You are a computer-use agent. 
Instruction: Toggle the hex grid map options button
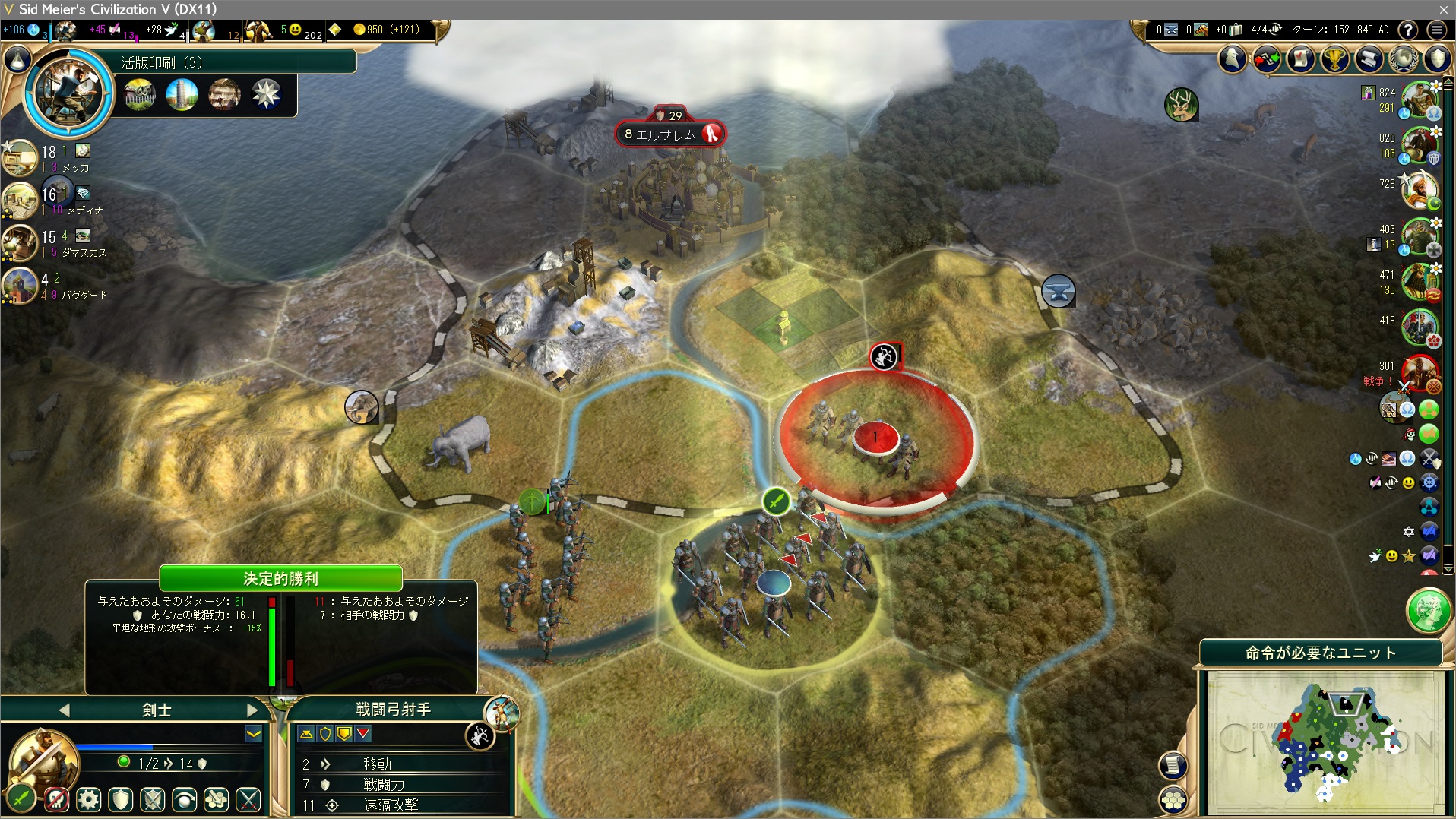click(1173, 800)
